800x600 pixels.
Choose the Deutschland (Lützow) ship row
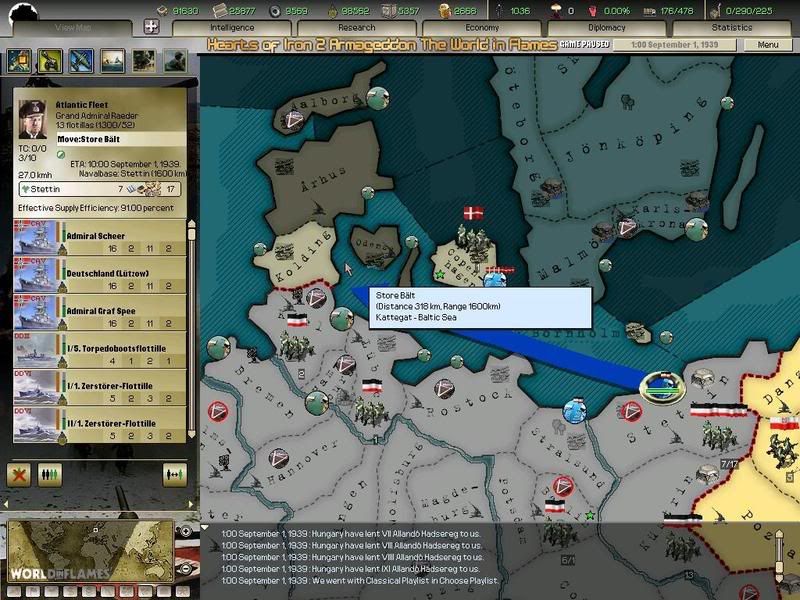pos(100,278)
